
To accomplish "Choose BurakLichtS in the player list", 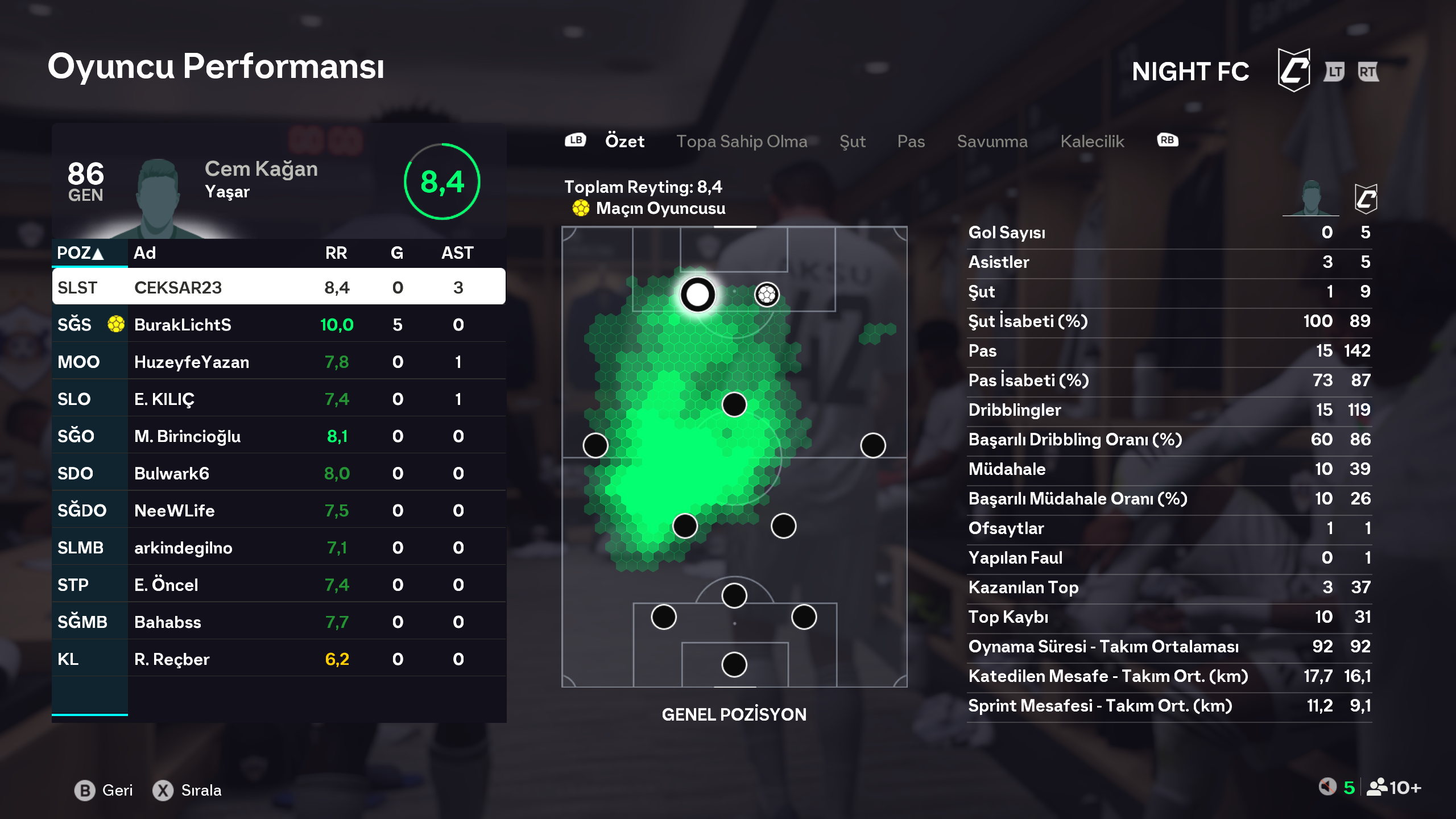I will click(279, 324).
